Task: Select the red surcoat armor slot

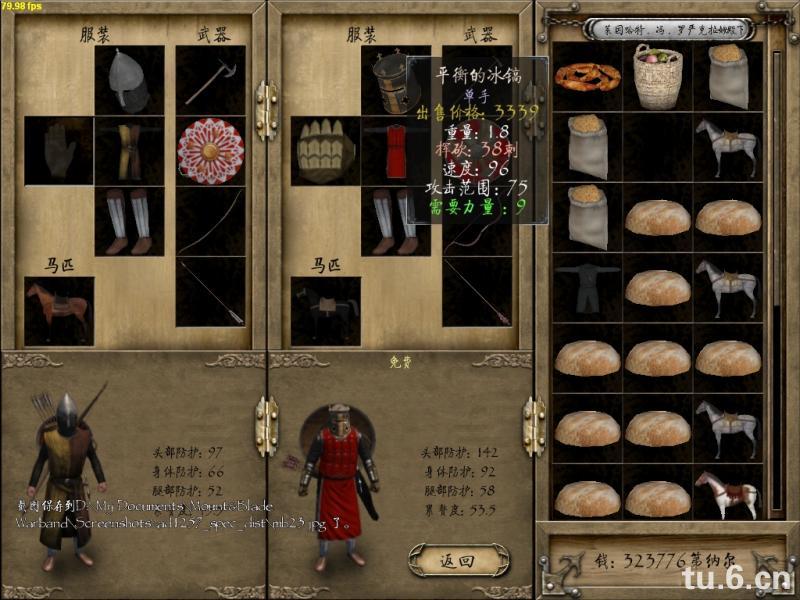Action: (x=395, y=151)
